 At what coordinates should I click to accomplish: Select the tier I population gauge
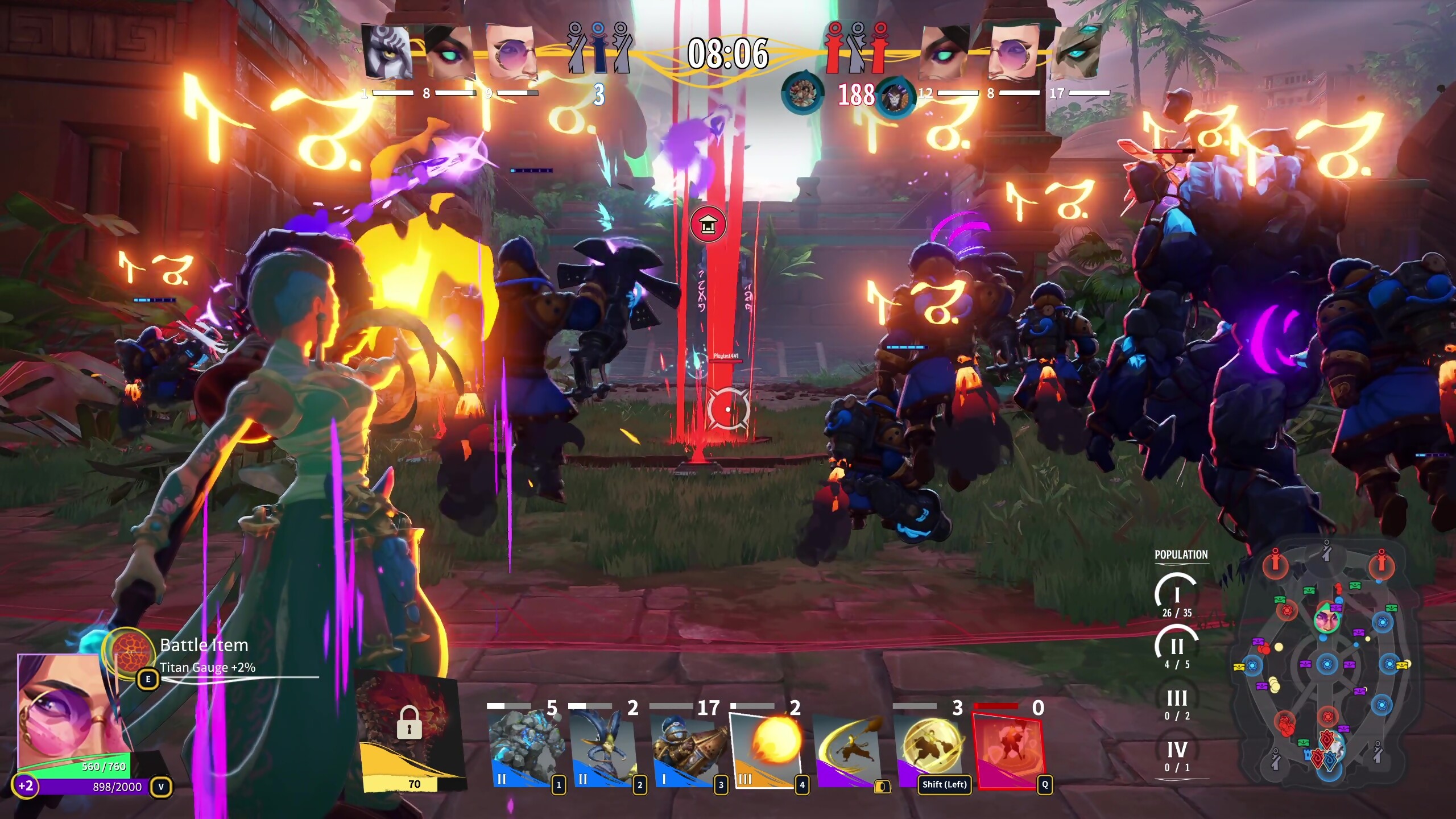(1176, 595)
